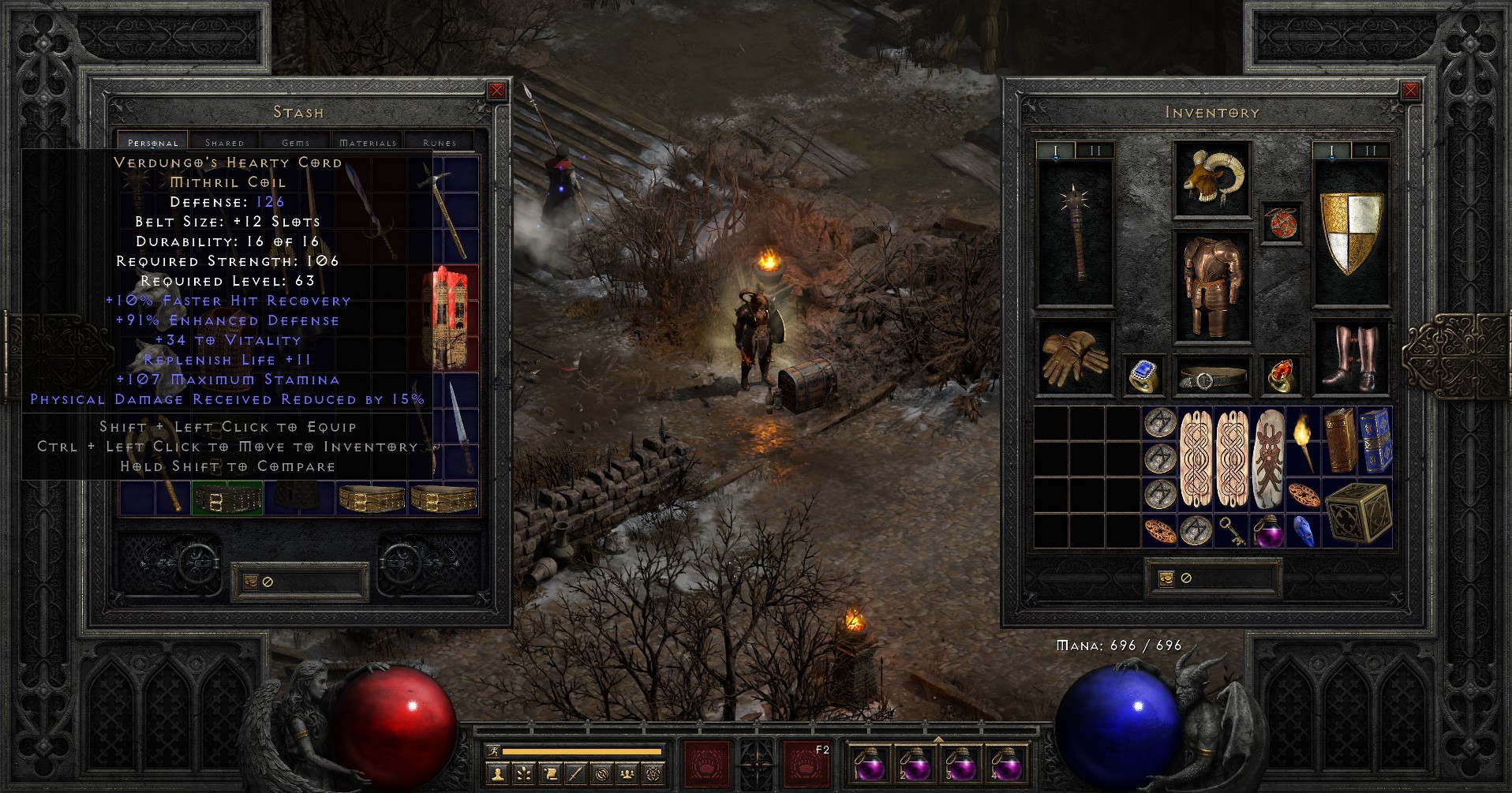Switch to the Shared stash tab
Screen dimensions: 1512x793
click(225, 142)
